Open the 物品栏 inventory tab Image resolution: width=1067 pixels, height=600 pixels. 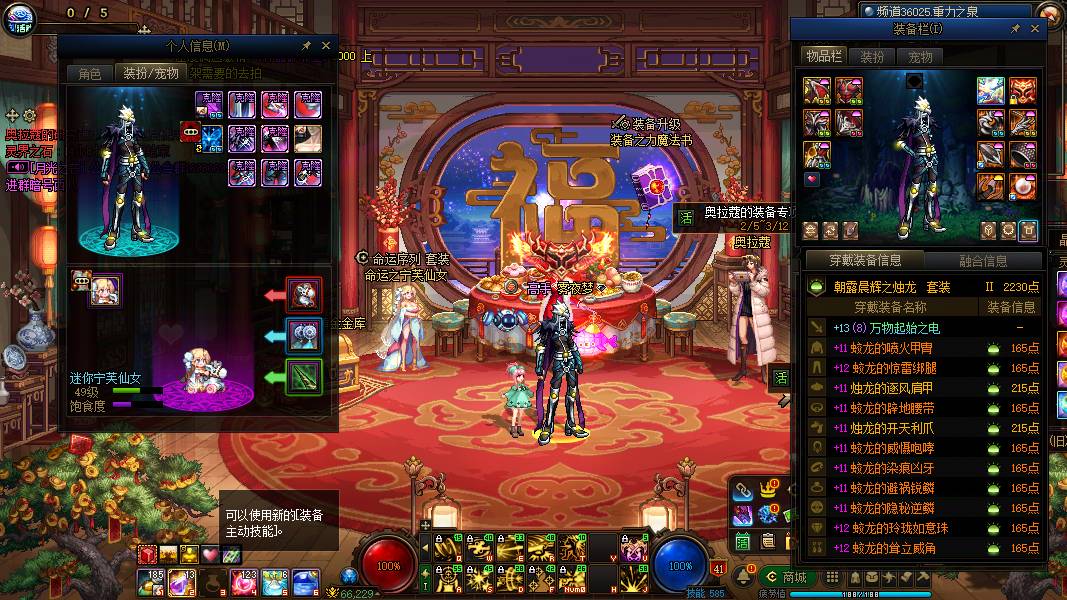(x=824, y=56)
